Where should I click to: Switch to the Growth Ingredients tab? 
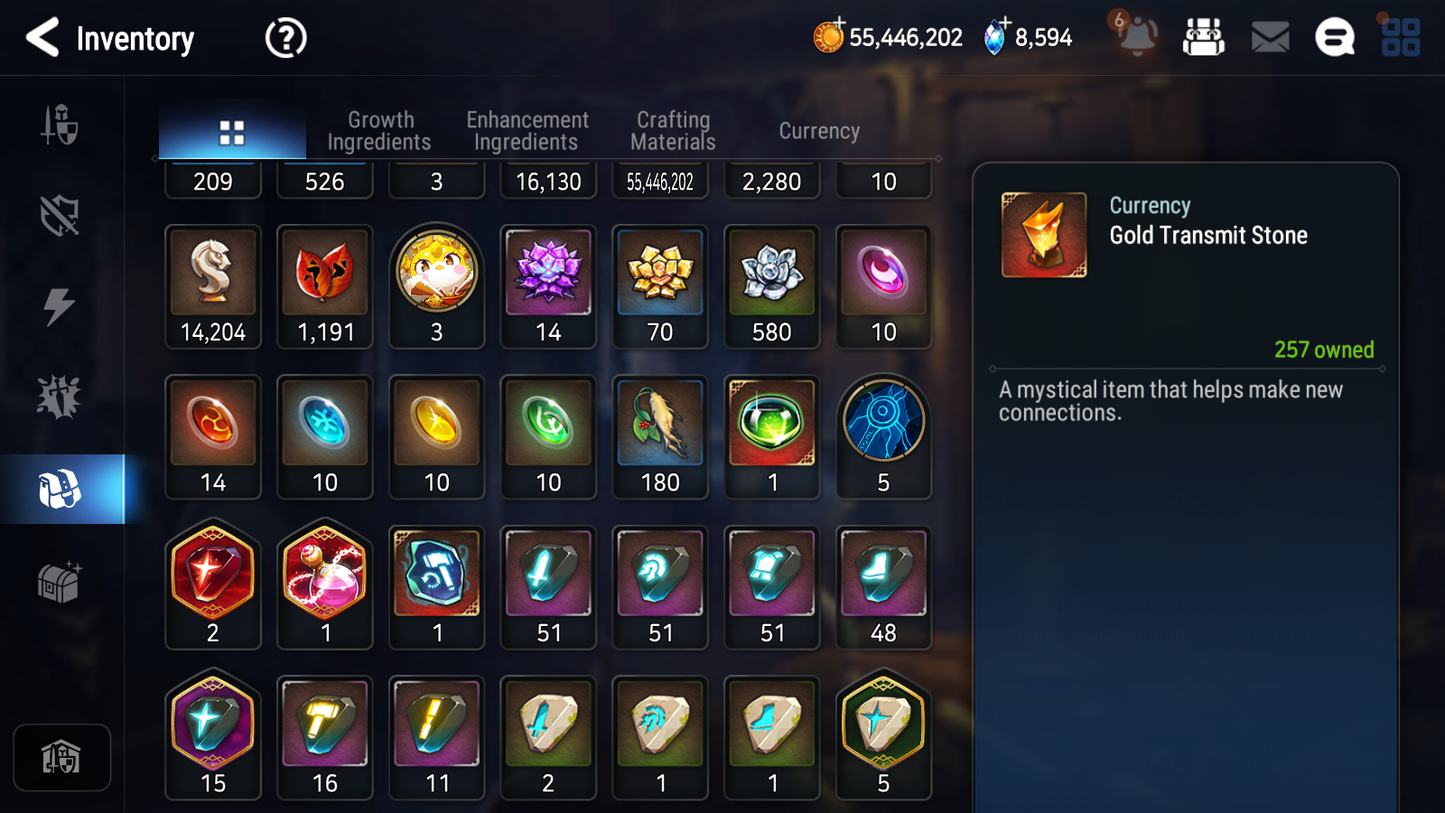[x=379, y=131]
